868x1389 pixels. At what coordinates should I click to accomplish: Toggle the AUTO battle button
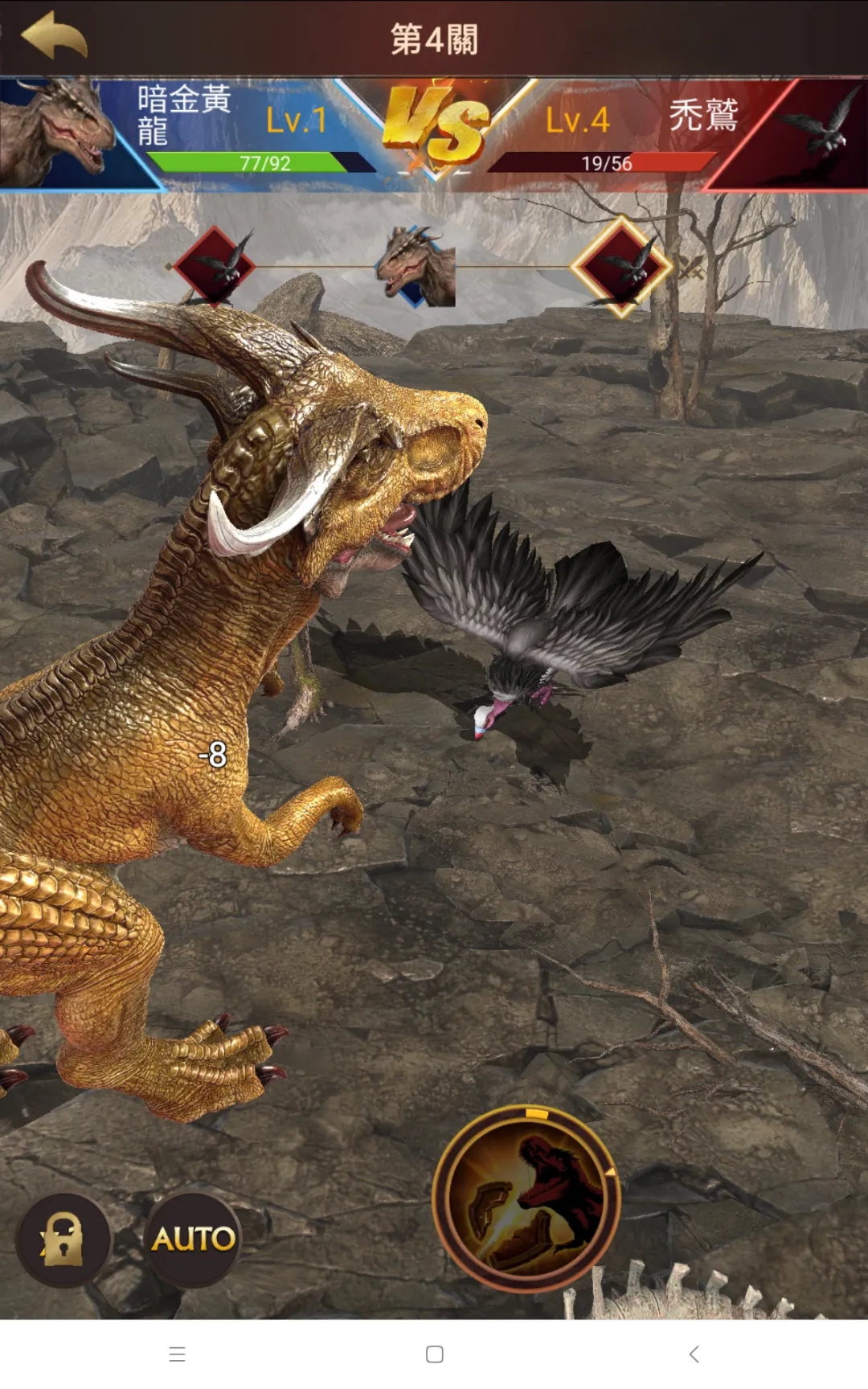click(x=193, y=1239)
